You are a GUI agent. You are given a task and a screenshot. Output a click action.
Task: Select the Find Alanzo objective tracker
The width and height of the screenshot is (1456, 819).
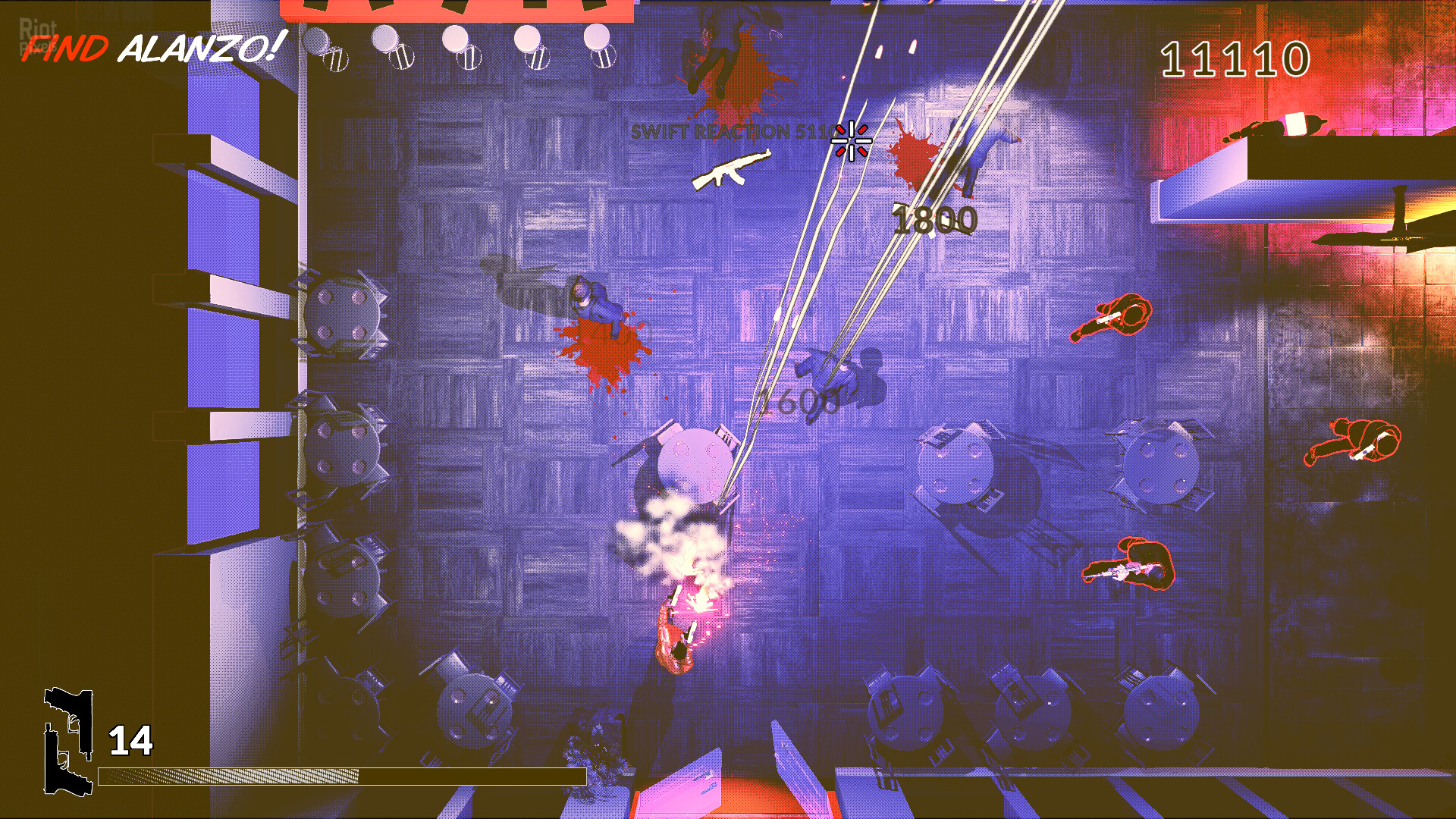pos(152,49)
